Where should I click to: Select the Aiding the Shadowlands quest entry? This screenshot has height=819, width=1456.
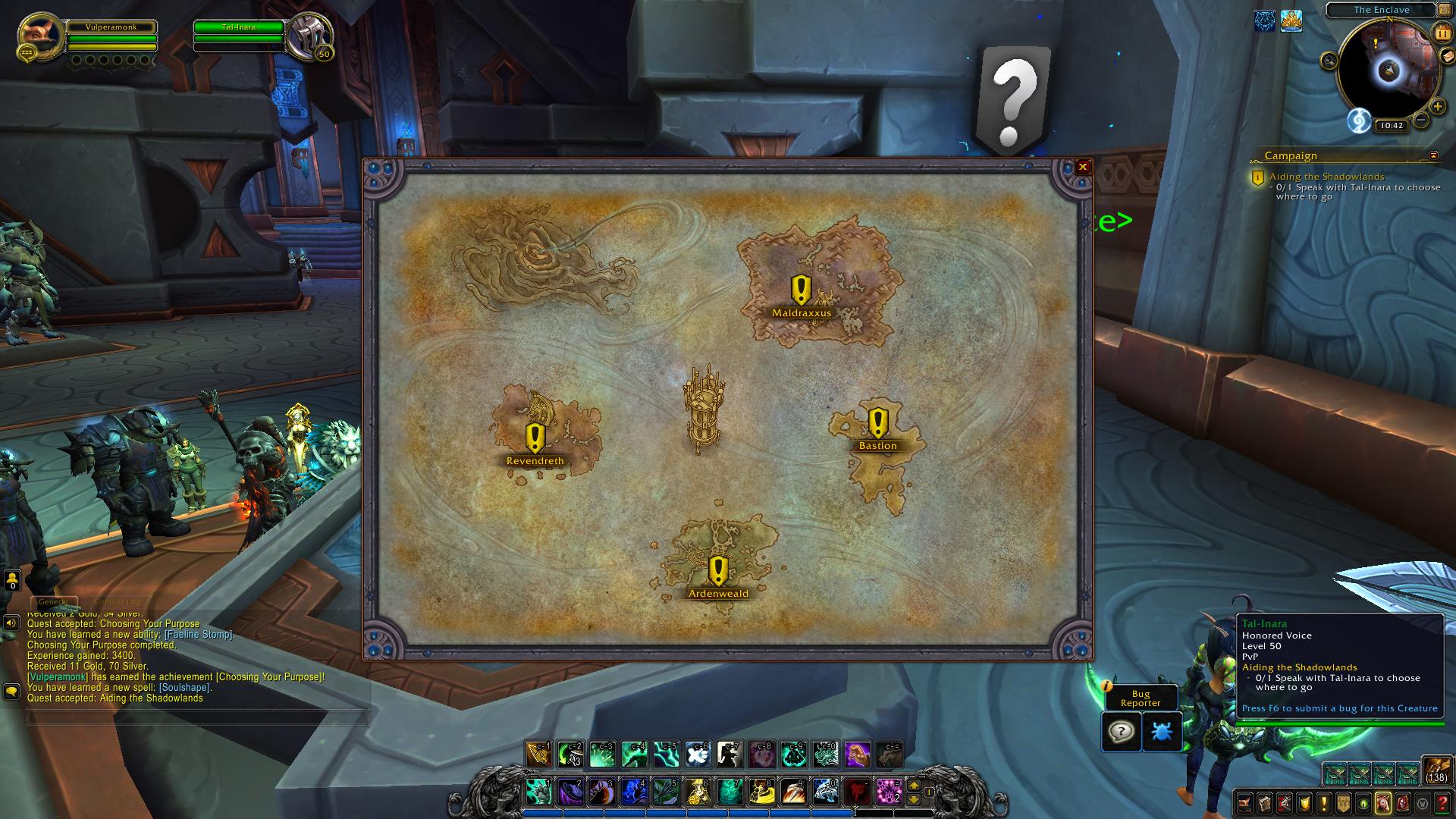(1326, 177)
